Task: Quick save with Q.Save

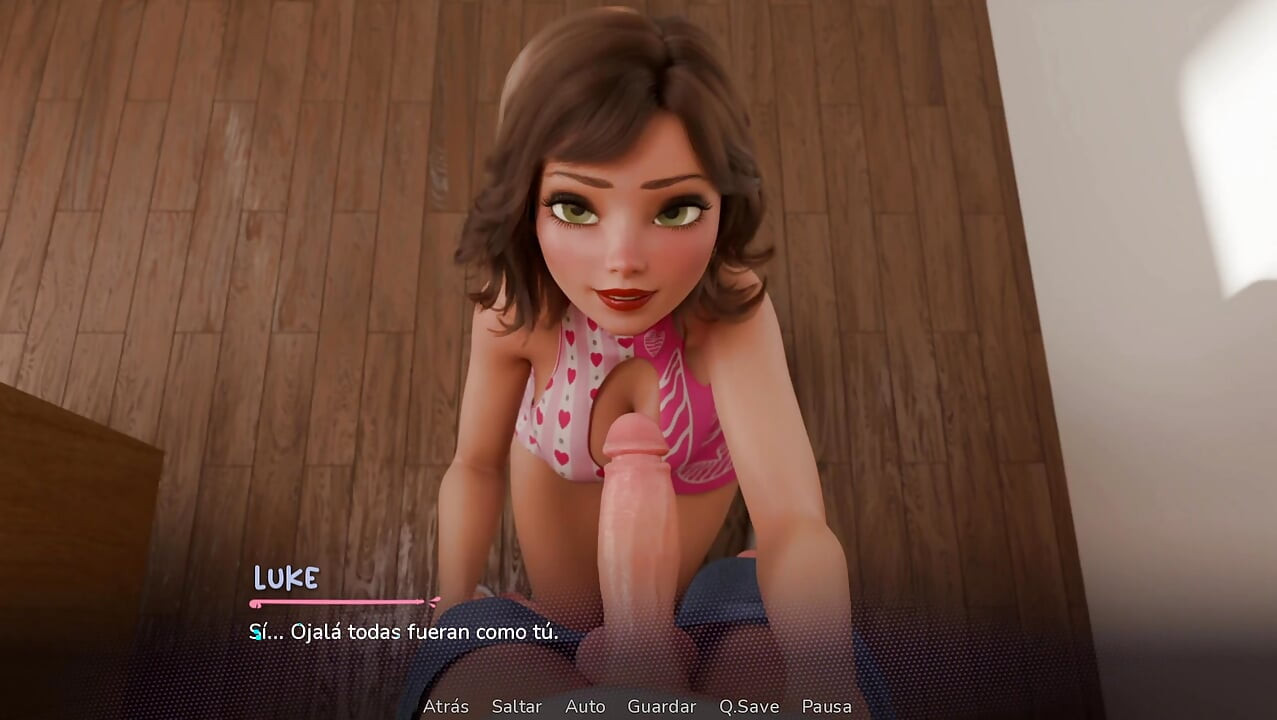Action: click(748, 706)
